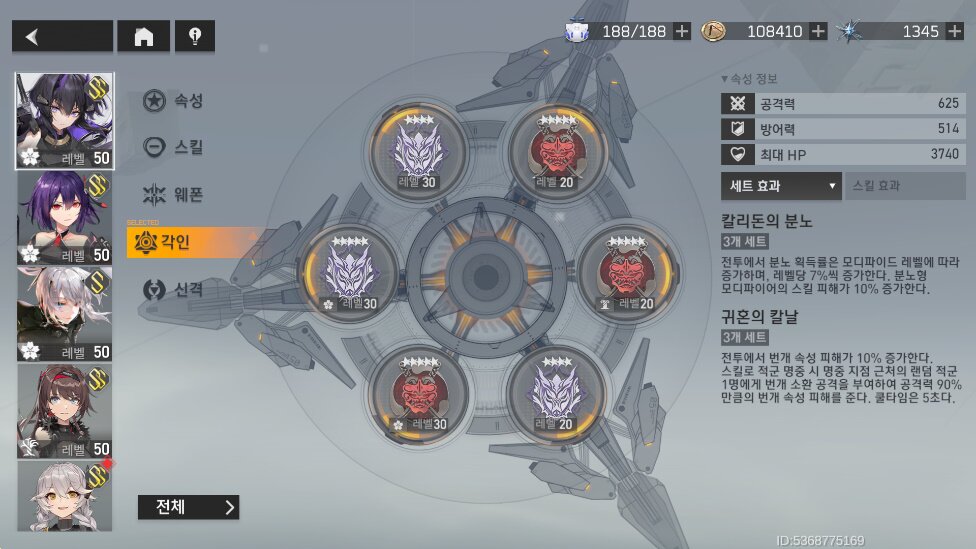Open the lightbulb hint button
The height and width of the screenshot is (549, 976).
195,37
